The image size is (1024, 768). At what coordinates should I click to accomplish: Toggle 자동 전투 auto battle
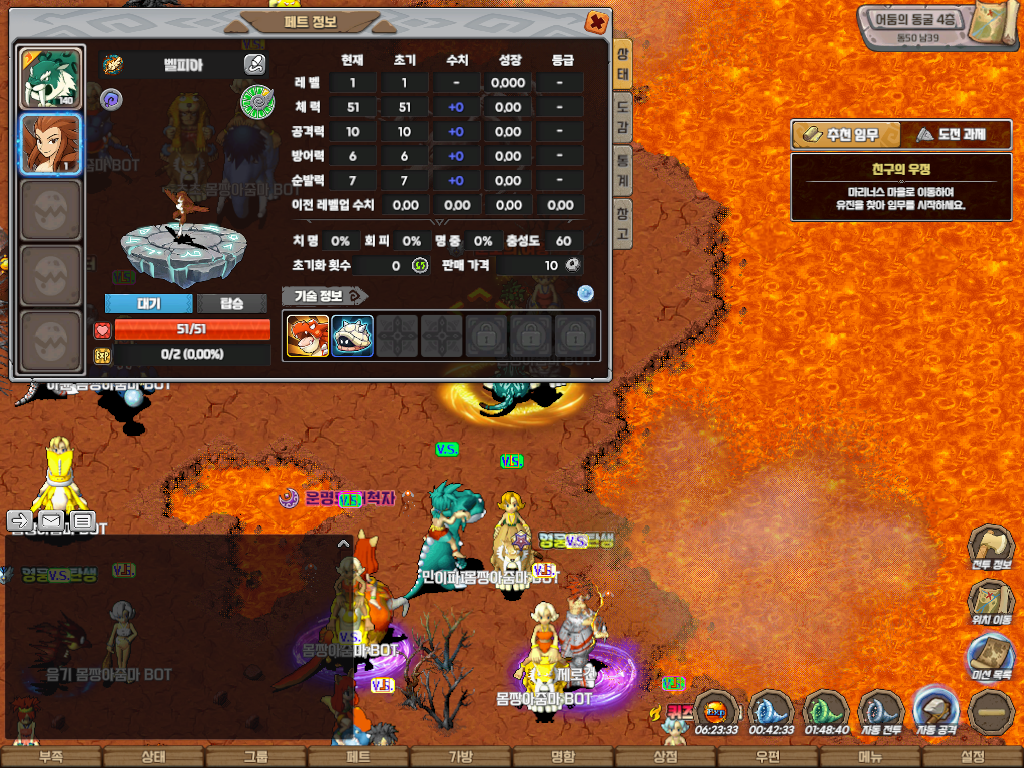(881, 712)
